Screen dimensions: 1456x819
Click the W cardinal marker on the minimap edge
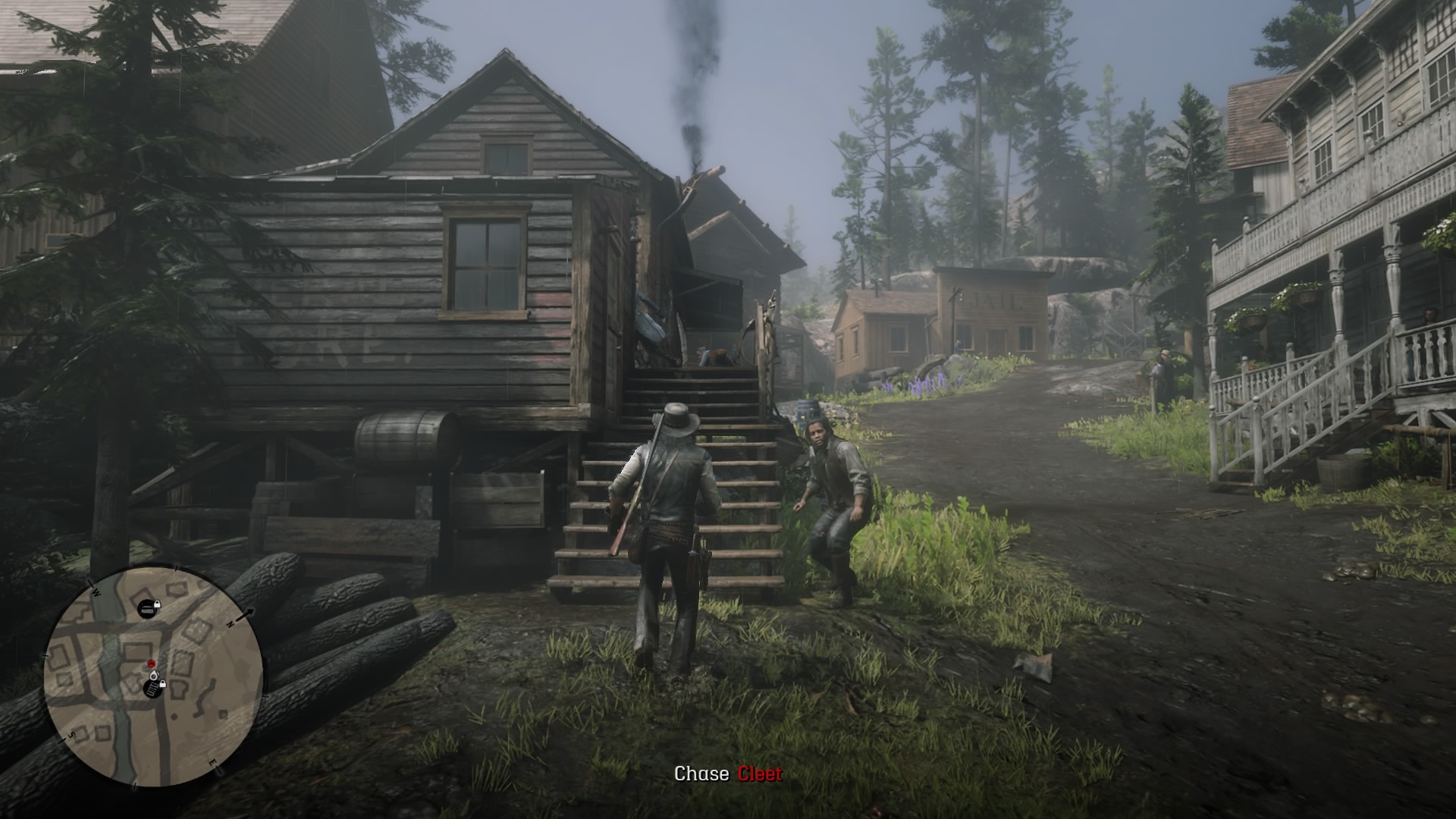(96, 593)
